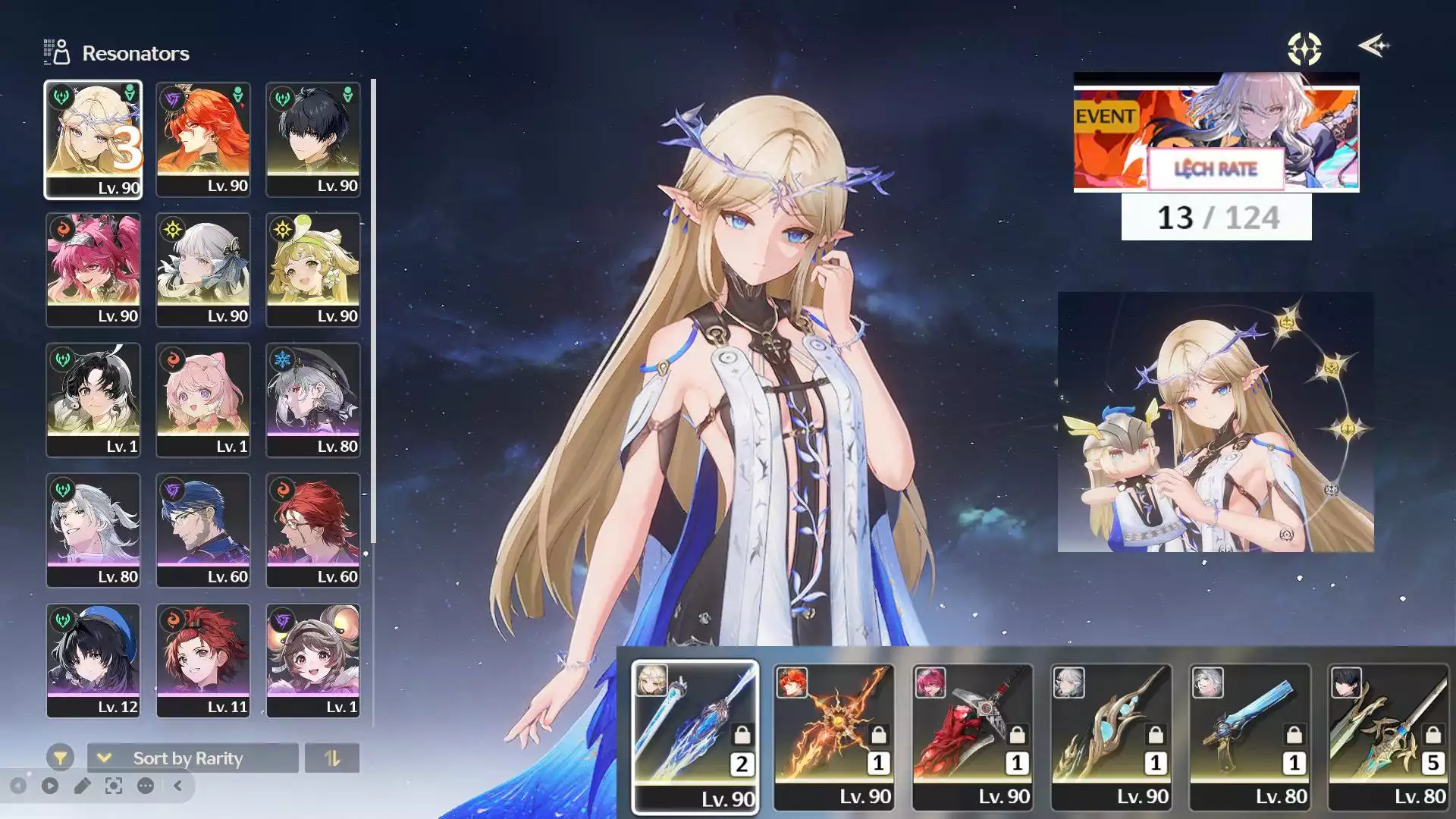The width and height of the screenshot is (1456, 819).
Task: Select the pink twin-tail resonator portrait
Action: coord(93,270)
